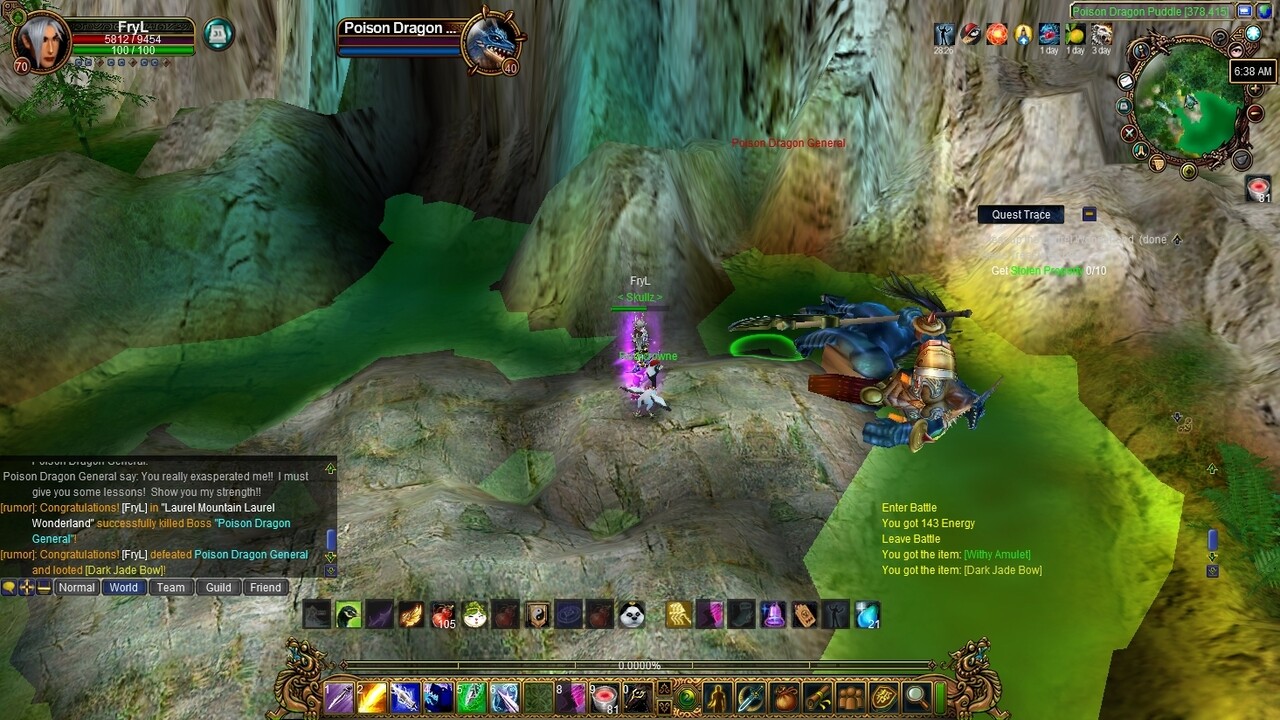This screenshot has height=720, width=1280.
Task: Click the Dark Jade Bow item link in chat
Action: (x=125, y=570)
